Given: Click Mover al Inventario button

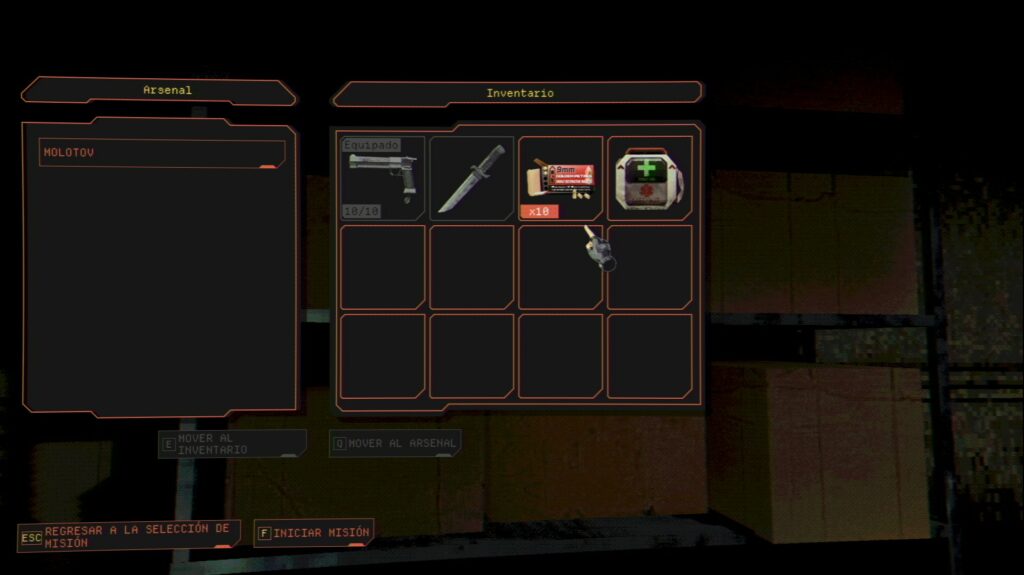Looking at the screenshot, I should [x=233, y=444].
